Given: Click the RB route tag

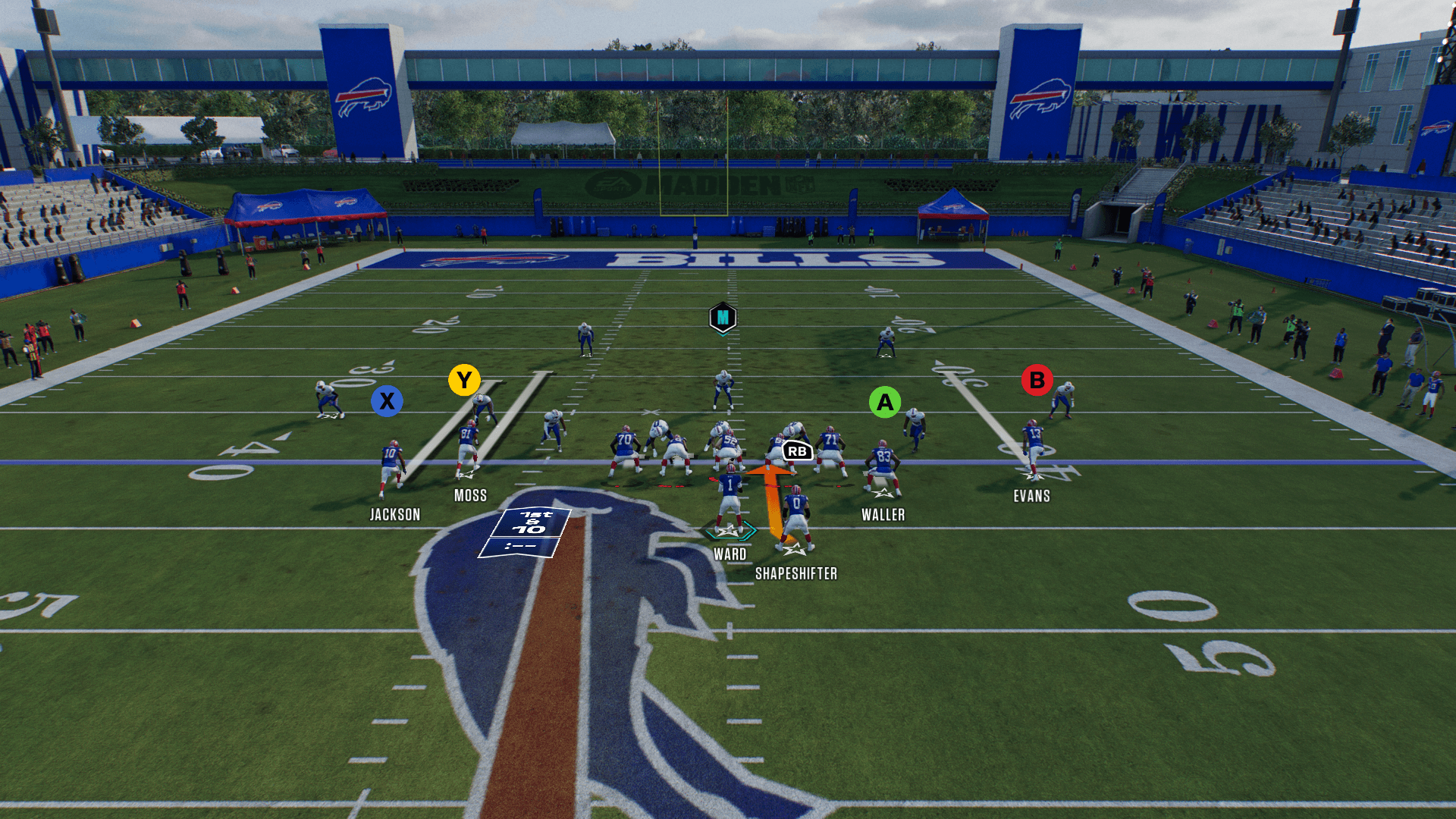Looking at the screenshot, I should point(797,451).
